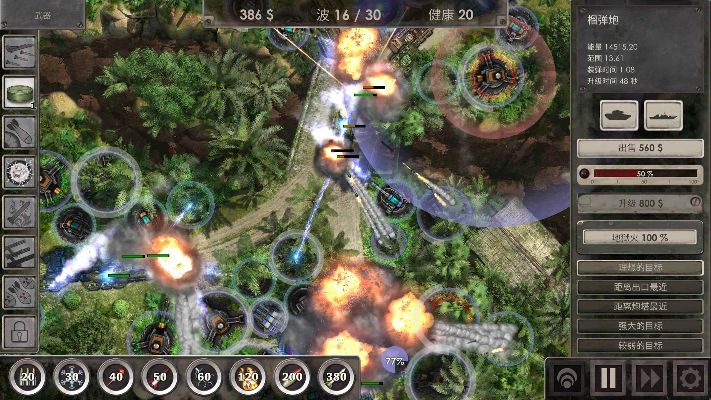Pick the spiked sawblade weapon
The height and width of the screenshot is (400, 711).
point(20,171)
